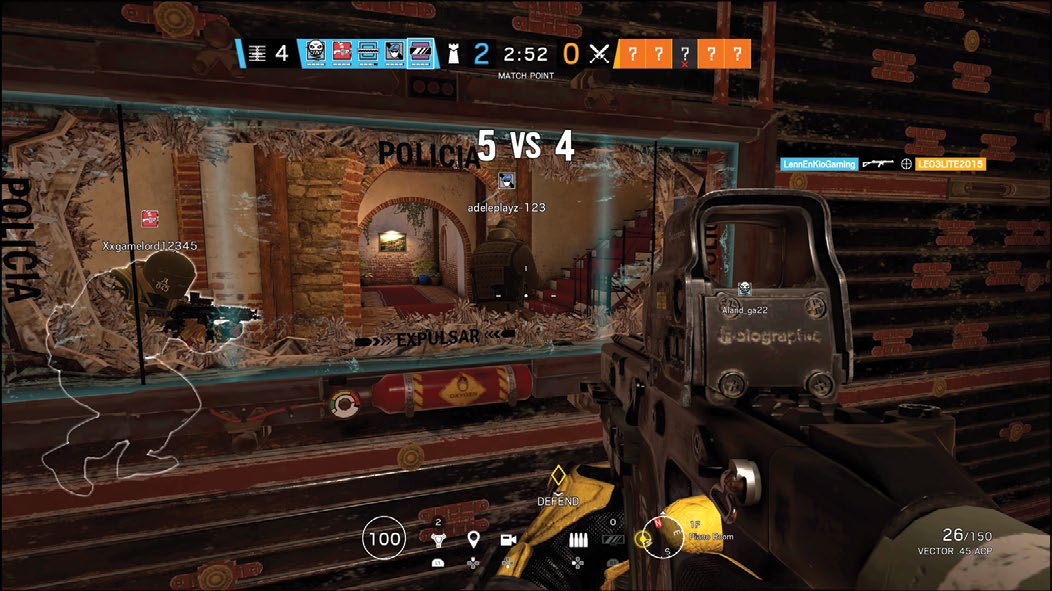Click the adeleplayz-123 teammate name tag
1052x591 pixels.
(x=507, y=207)
